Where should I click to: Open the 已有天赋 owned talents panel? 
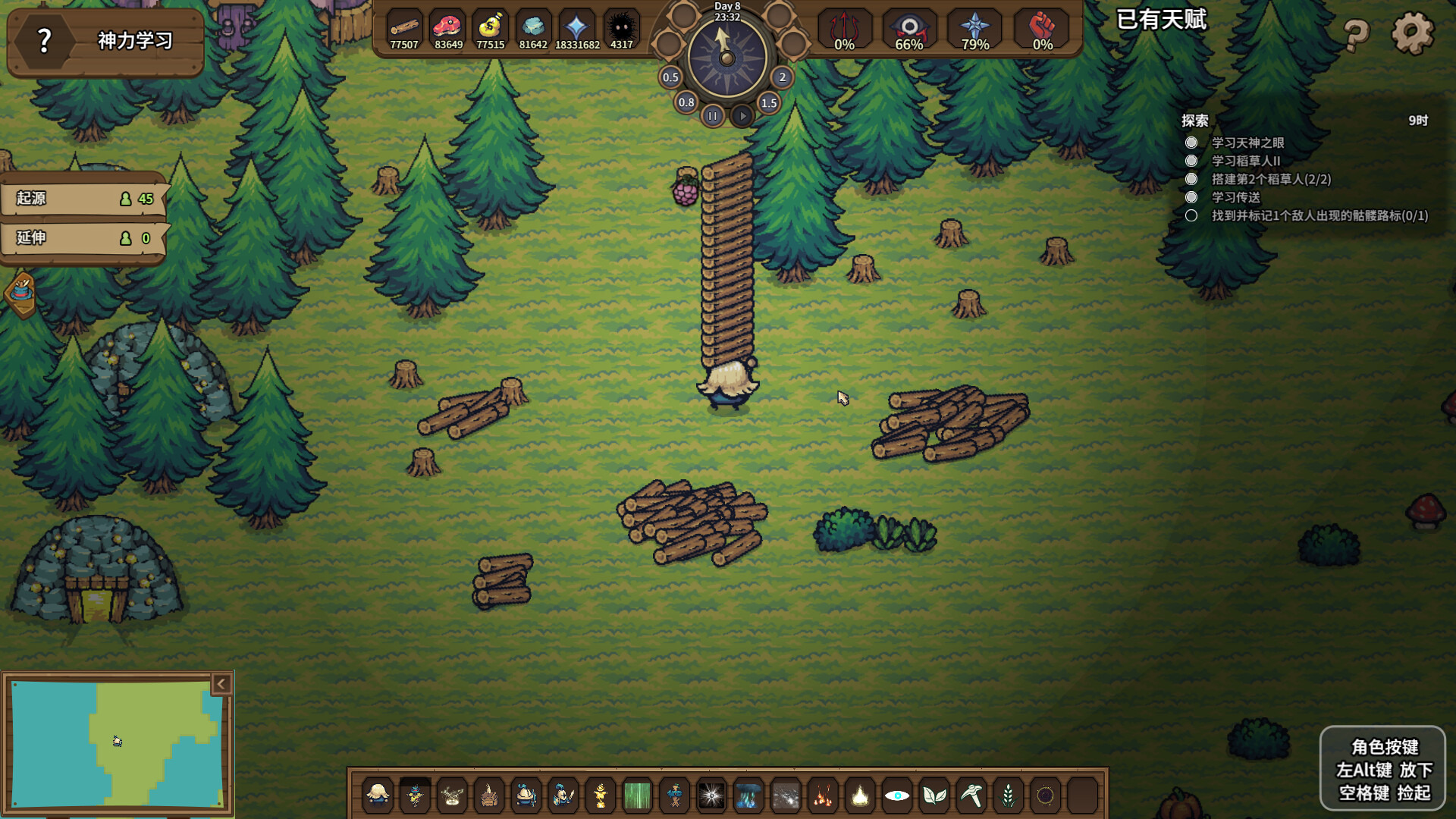click(x=1161, y=20)
